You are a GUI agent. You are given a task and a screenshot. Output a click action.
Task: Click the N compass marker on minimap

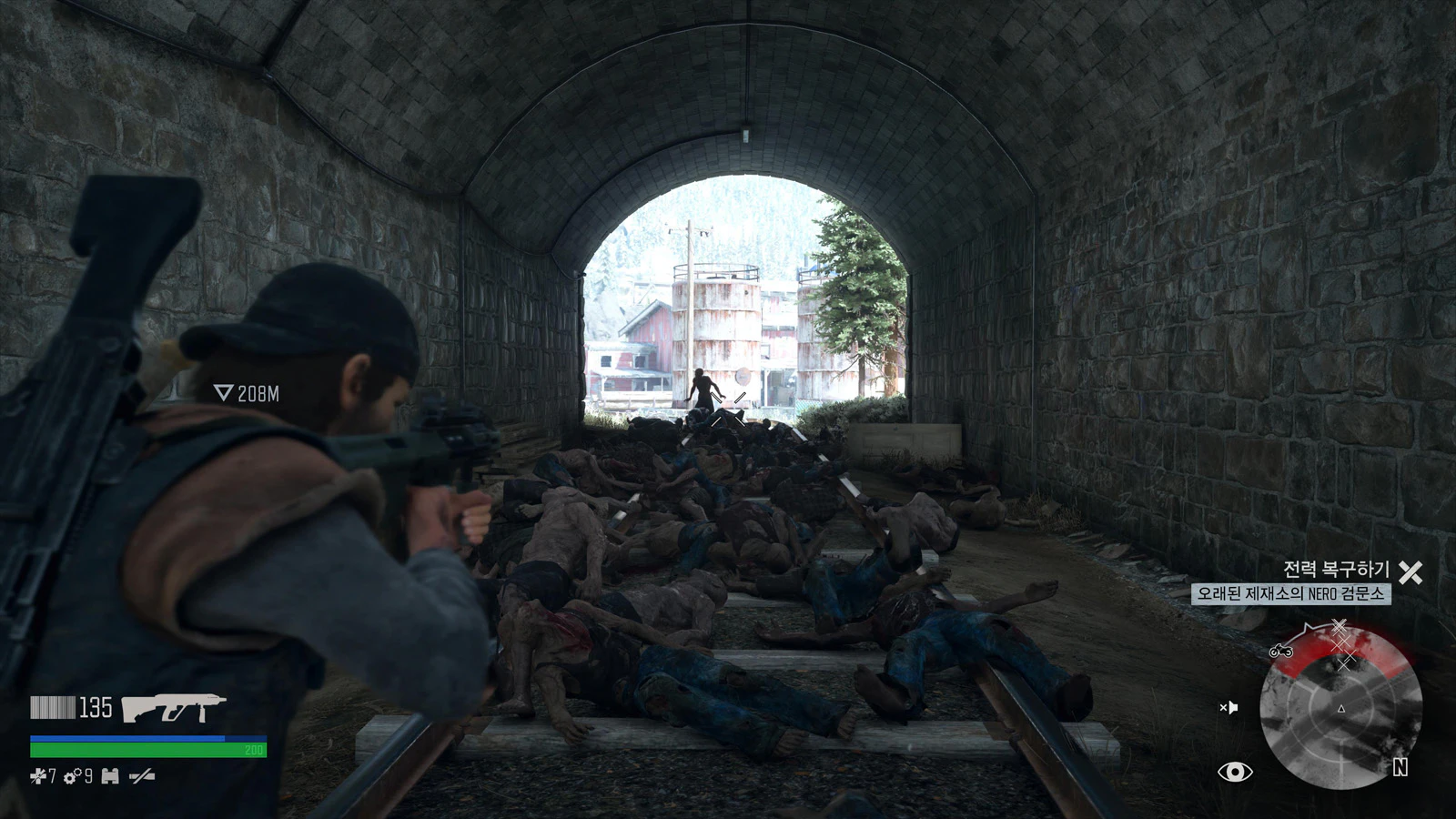1400,768
